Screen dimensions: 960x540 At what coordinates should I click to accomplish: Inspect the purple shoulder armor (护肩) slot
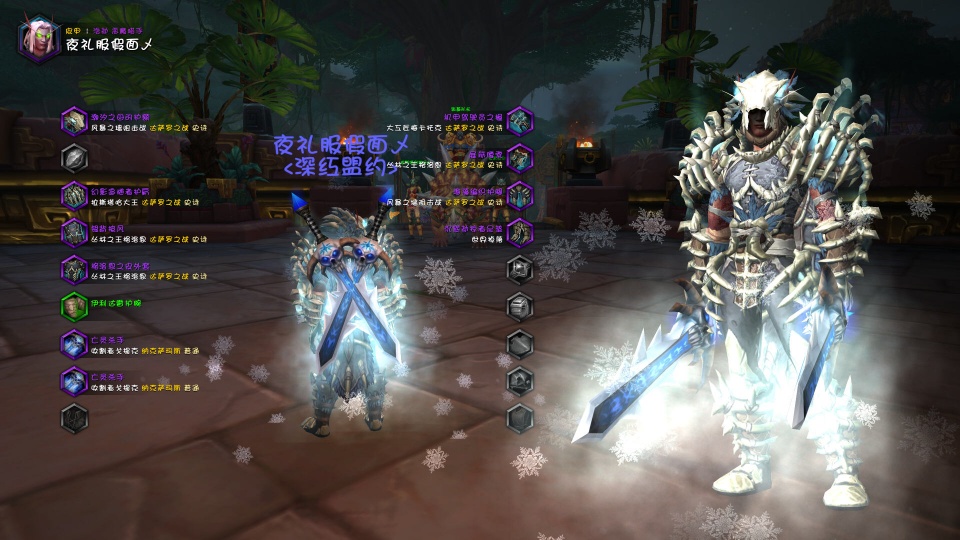75,195
